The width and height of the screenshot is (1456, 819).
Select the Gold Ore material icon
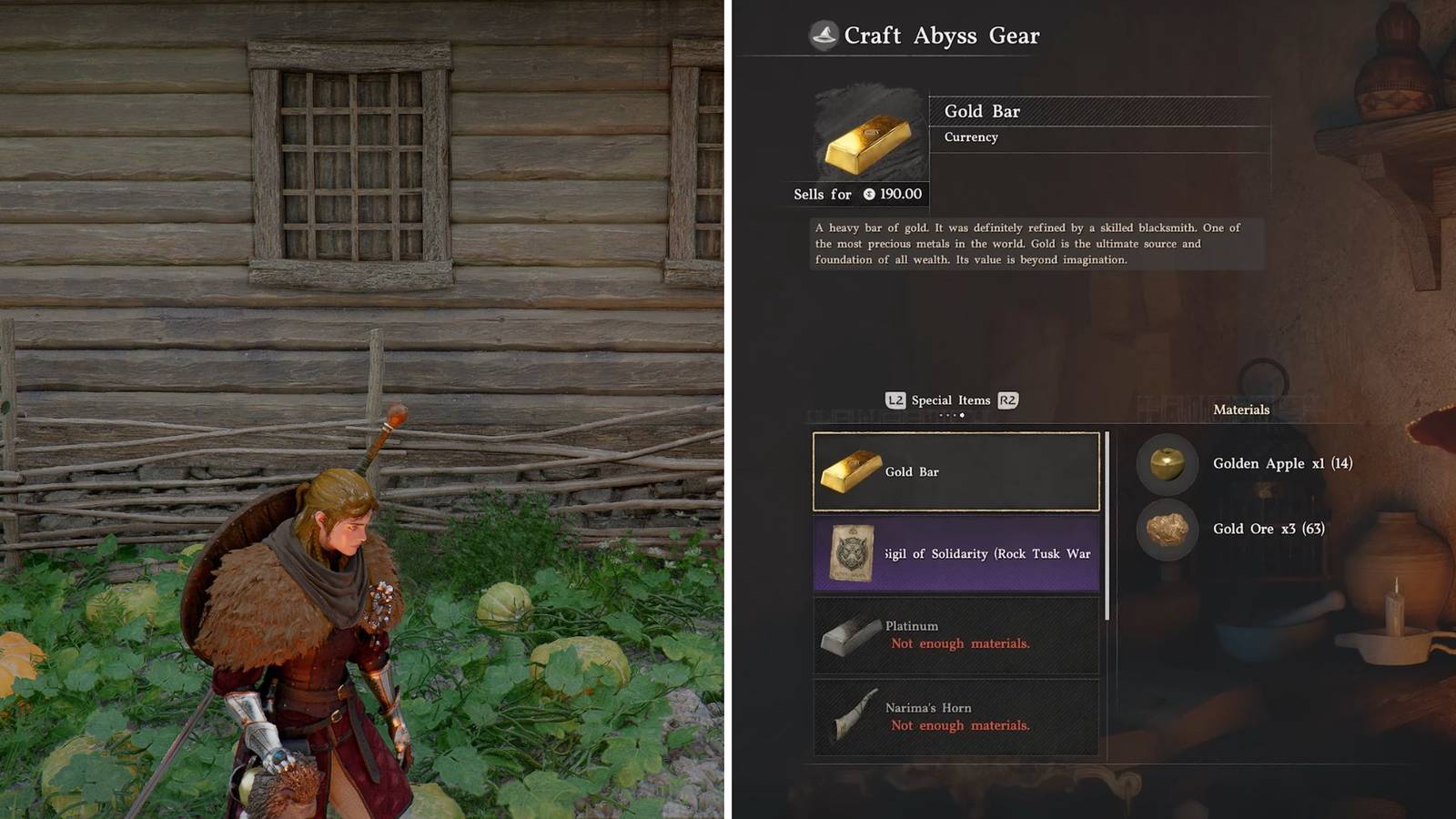click(x=1166, y=530)
